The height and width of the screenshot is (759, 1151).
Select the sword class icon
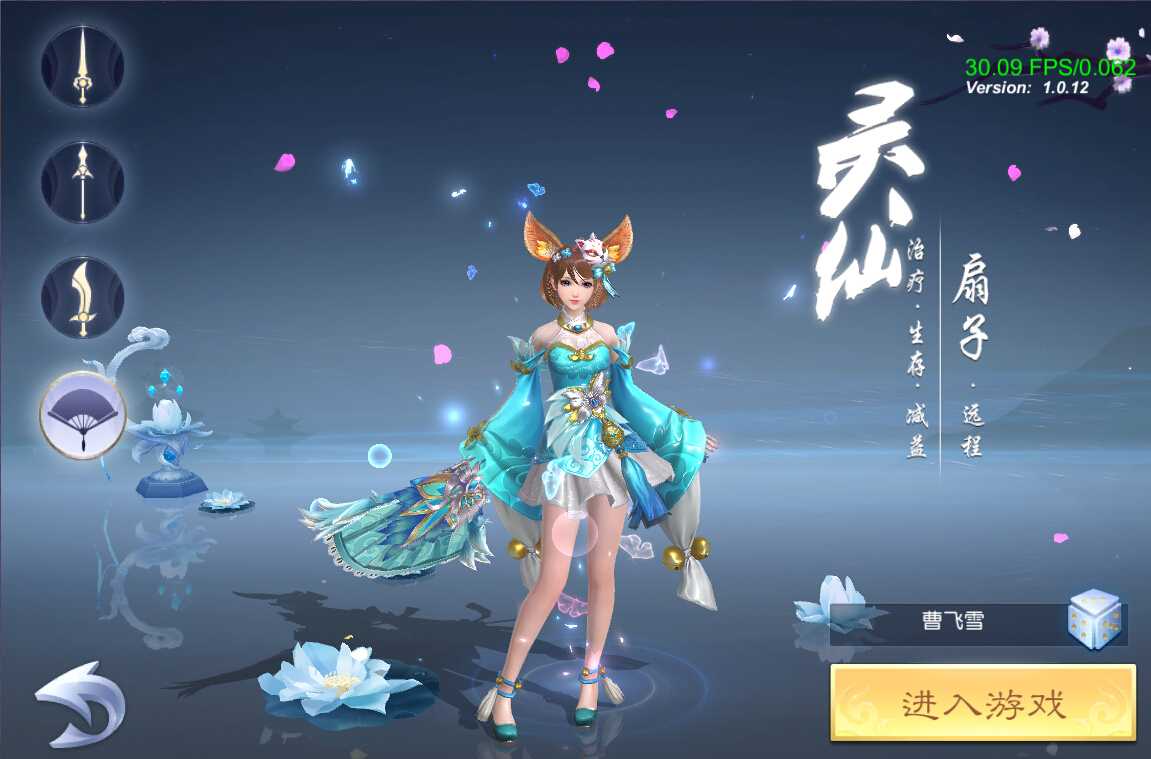pos(83,68)
